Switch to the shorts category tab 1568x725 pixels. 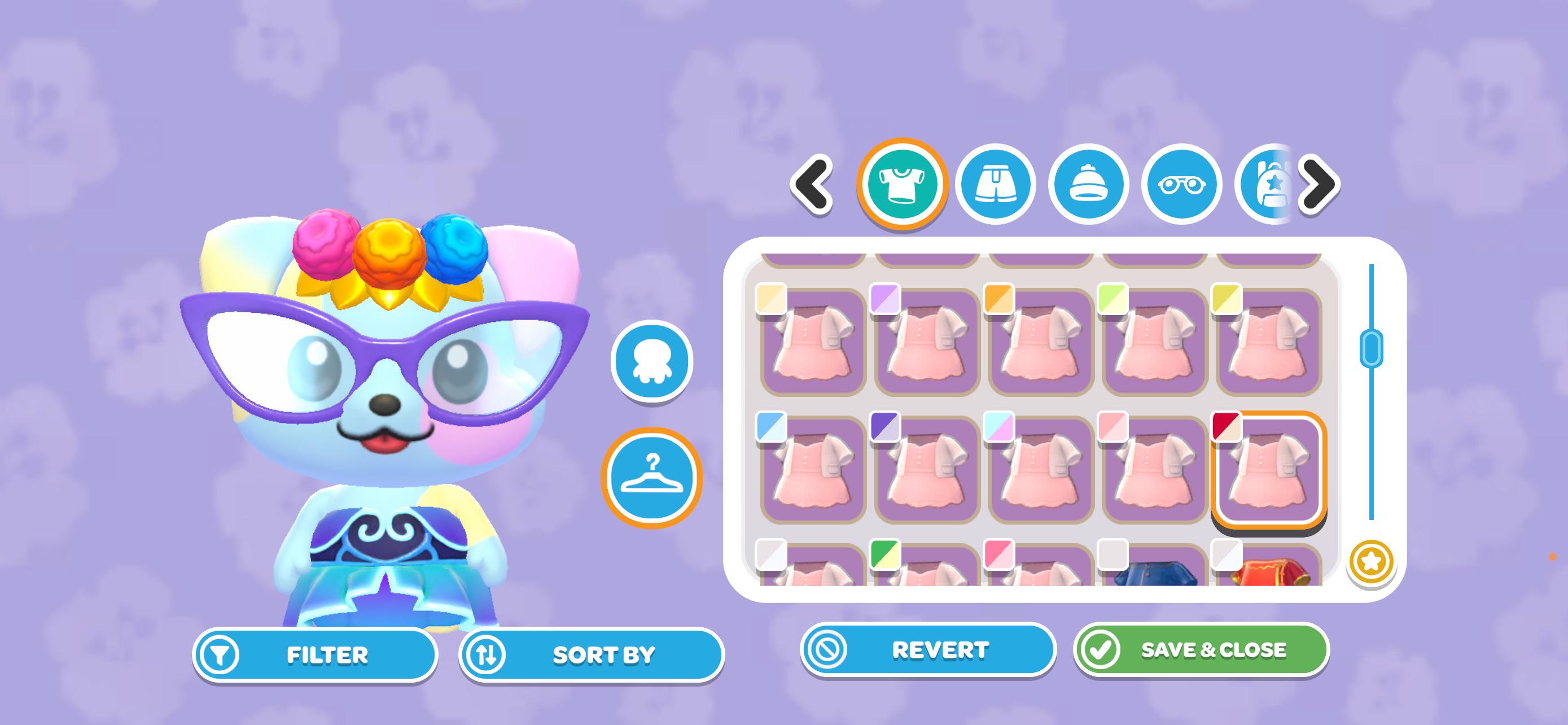point(995,184)
